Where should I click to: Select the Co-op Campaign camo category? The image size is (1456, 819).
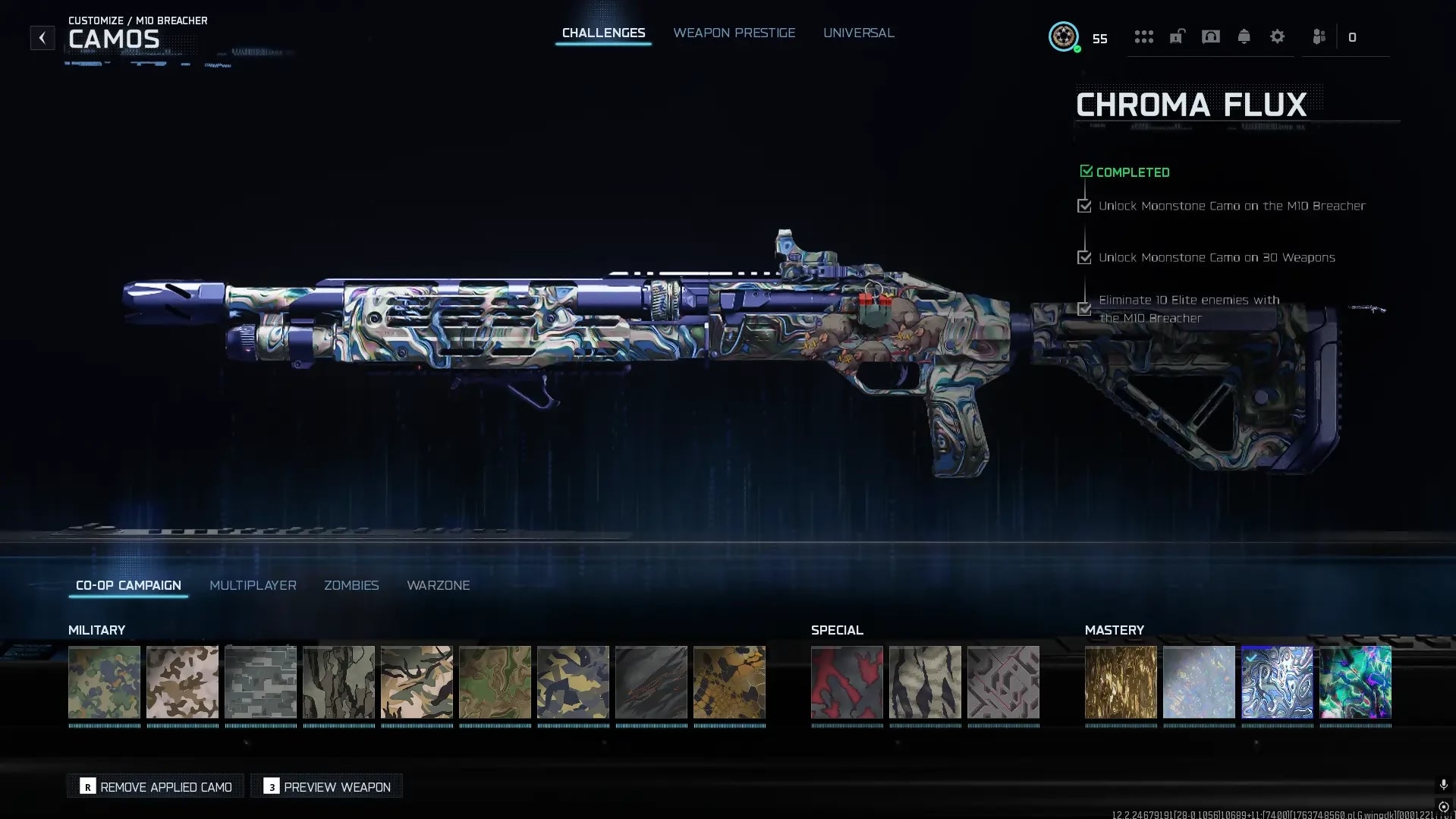[128, 585]
